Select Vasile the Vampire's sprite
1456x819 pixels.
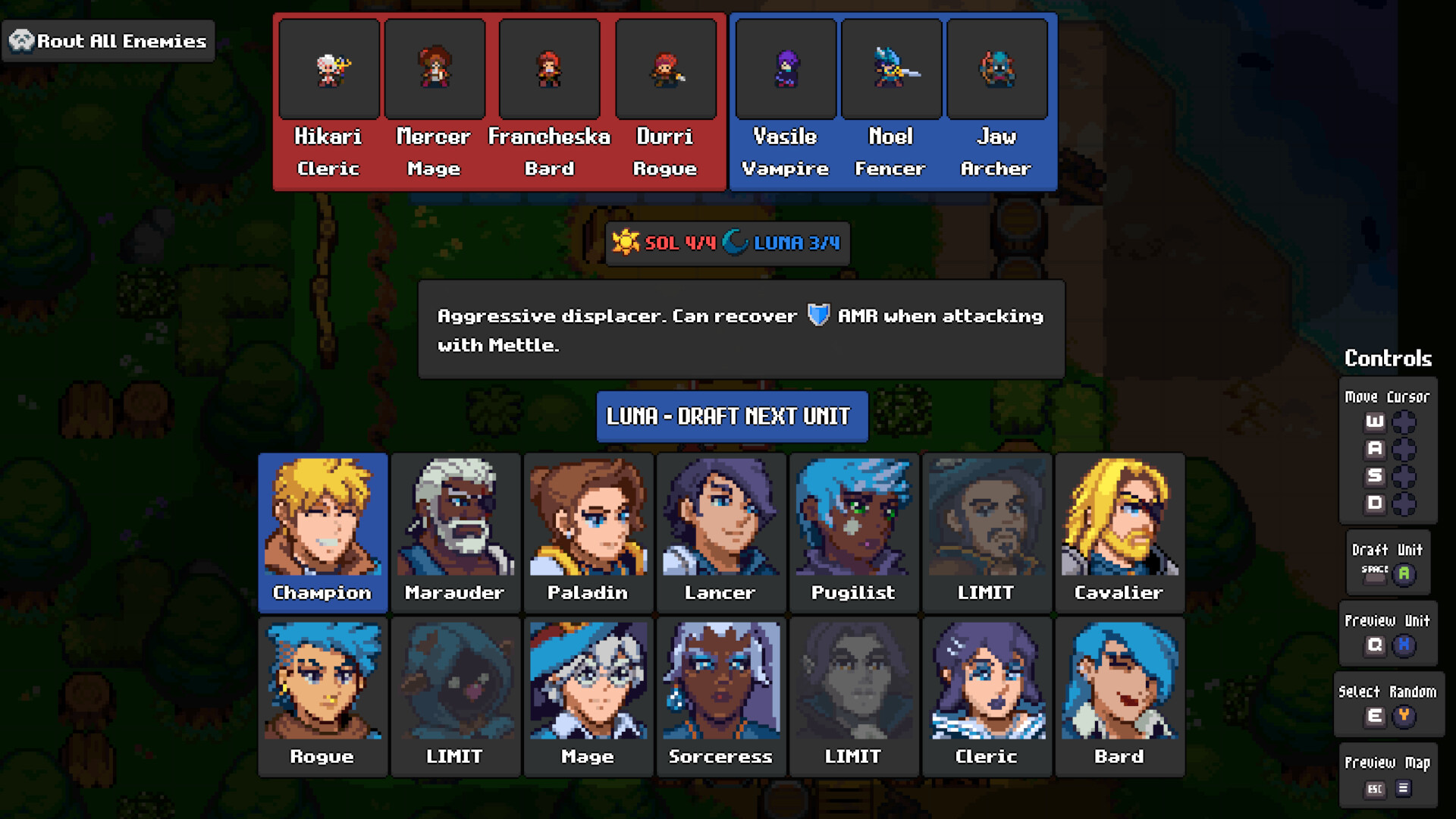tap(786, 67)
